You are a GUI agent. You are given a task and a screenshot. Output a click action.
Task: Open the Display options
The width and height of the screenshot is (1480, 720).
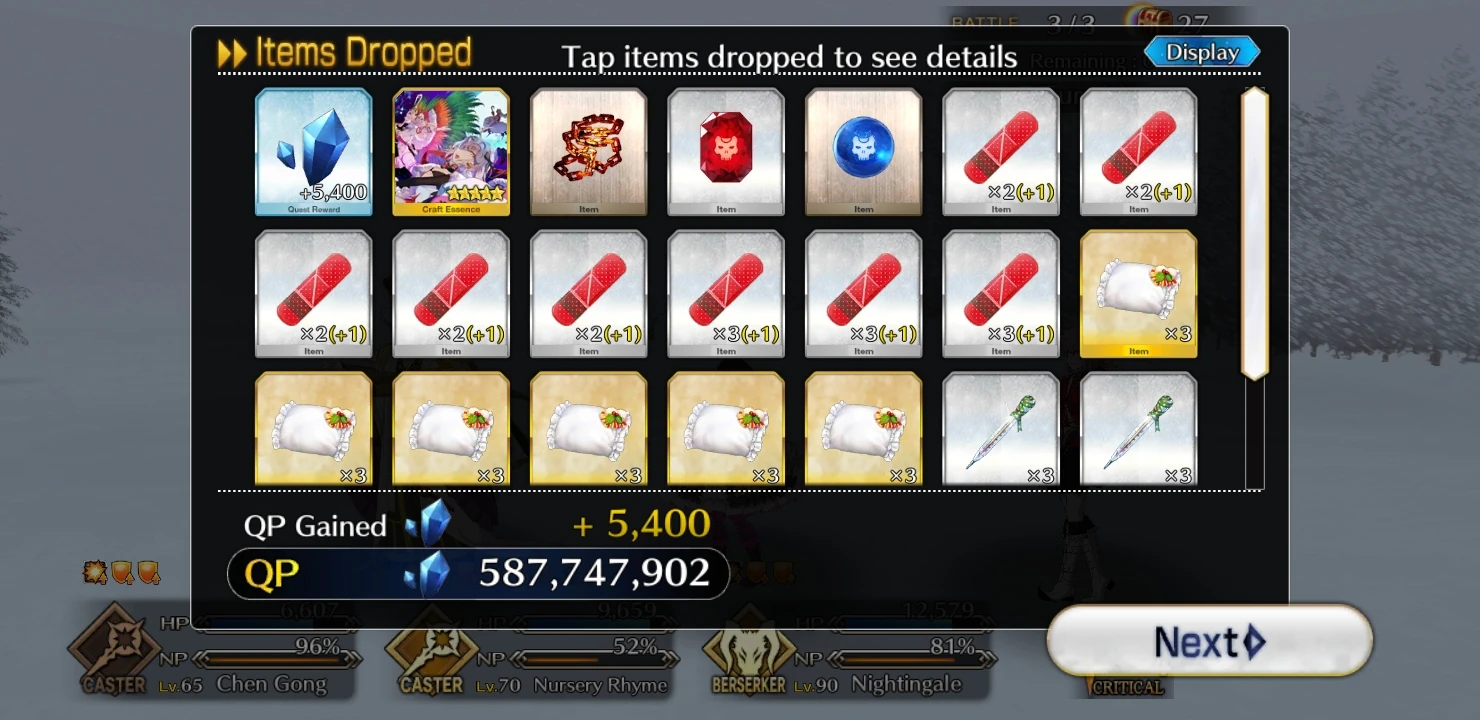click(x=1202, y=51)
